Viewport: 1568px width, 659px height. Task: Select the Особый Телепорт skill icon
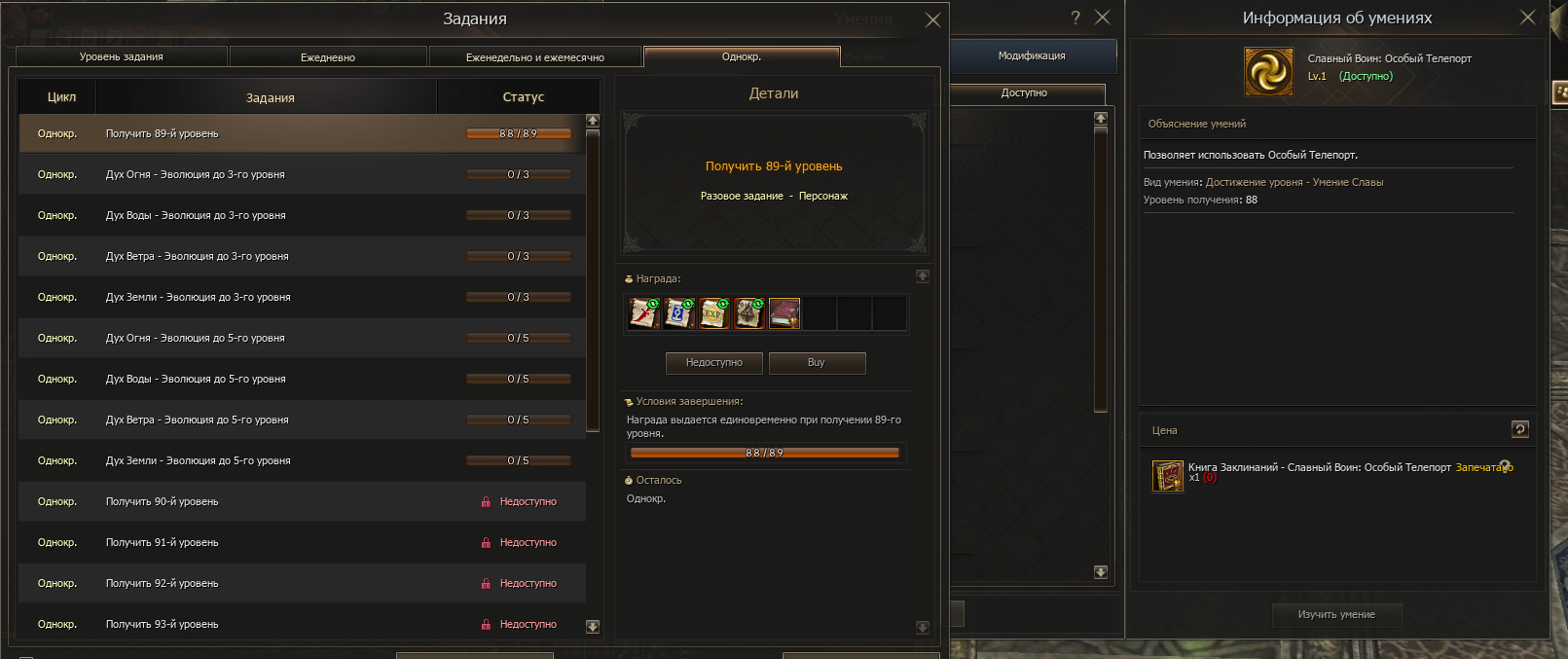point(1269,72)
